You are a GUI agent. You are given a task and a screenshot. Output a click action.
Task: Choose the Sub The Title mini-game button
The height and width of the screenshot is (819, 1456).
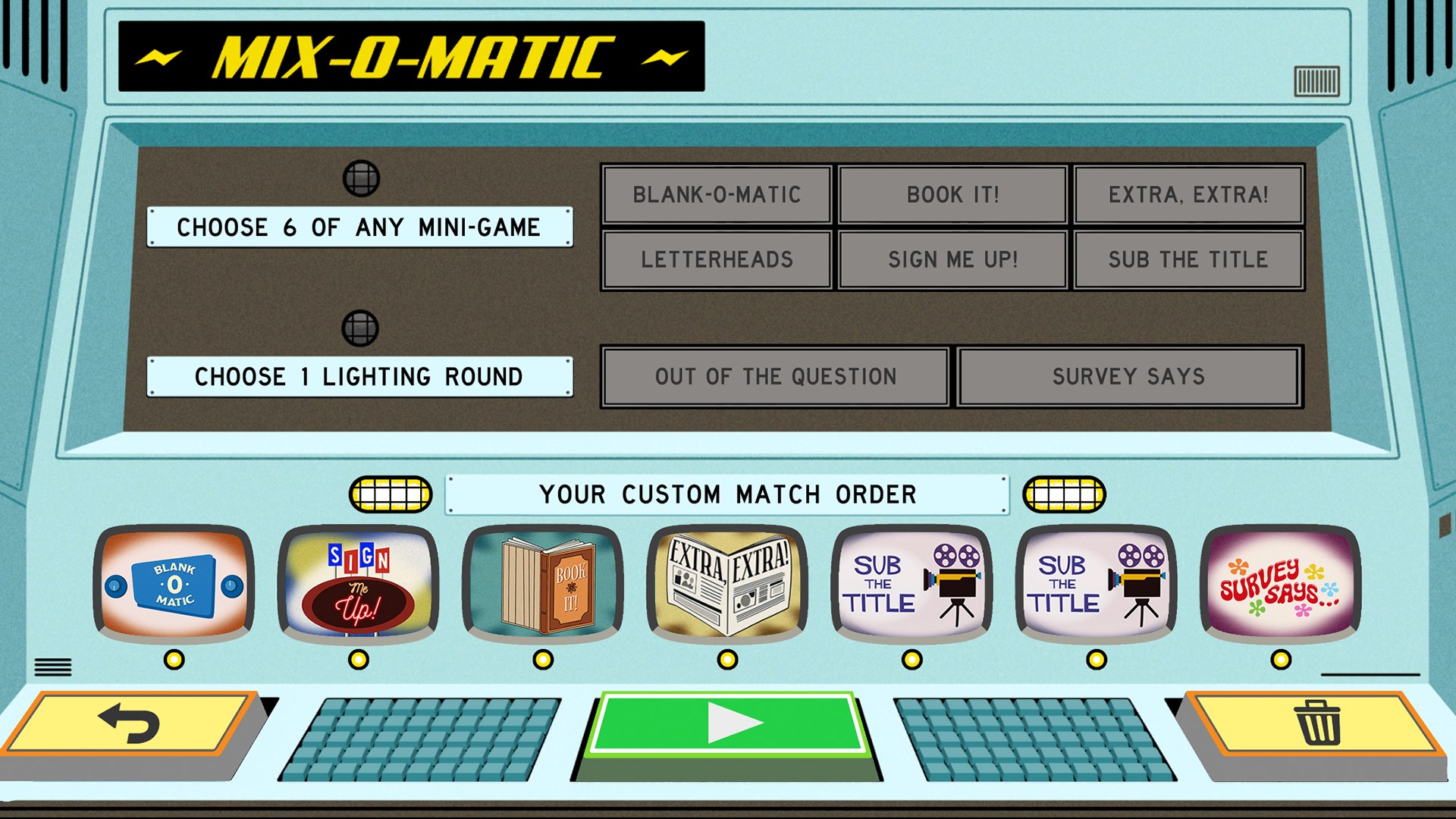(1188, 259)
